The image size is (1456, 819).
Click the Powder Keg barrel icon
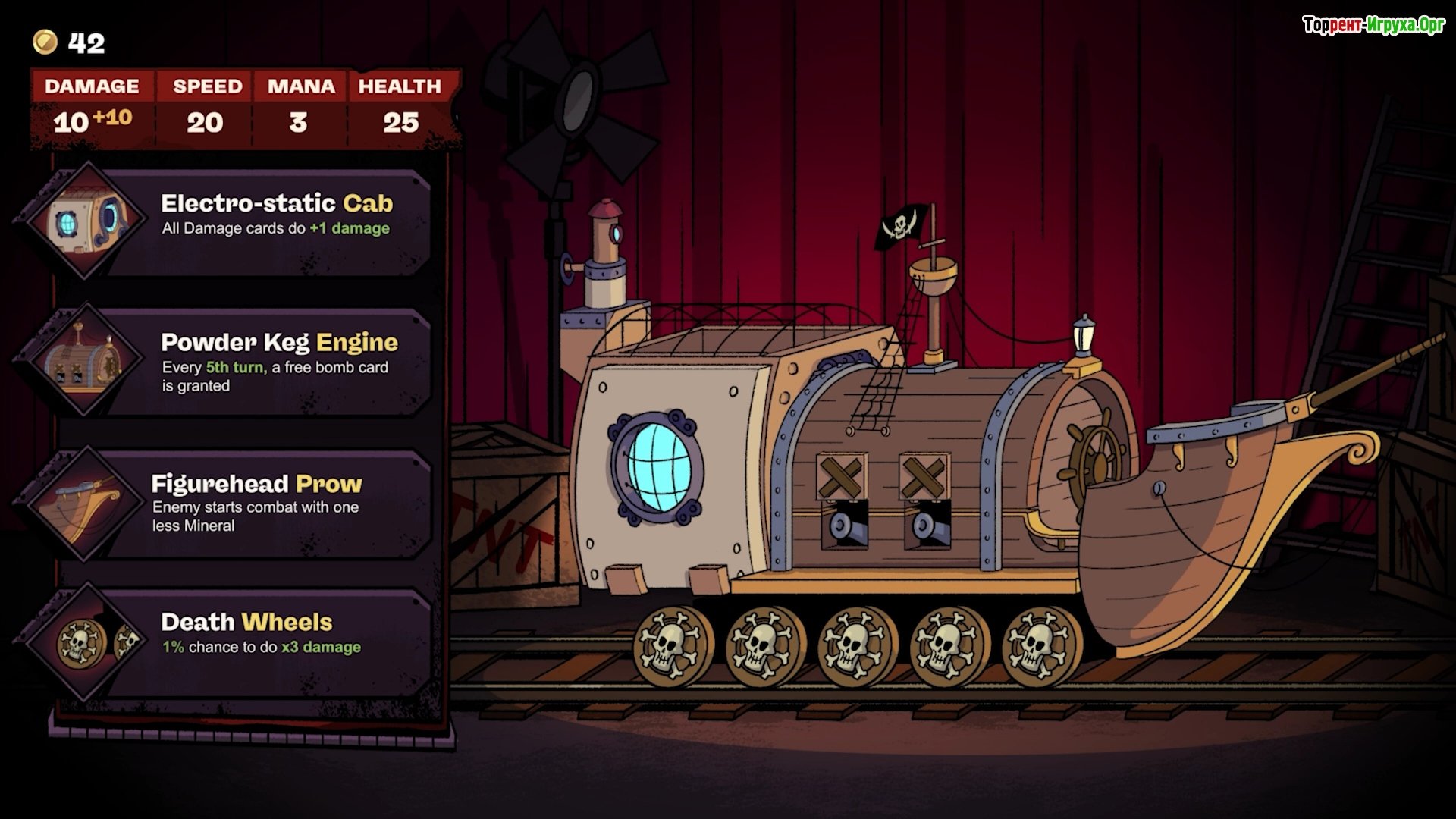point(82,360)
